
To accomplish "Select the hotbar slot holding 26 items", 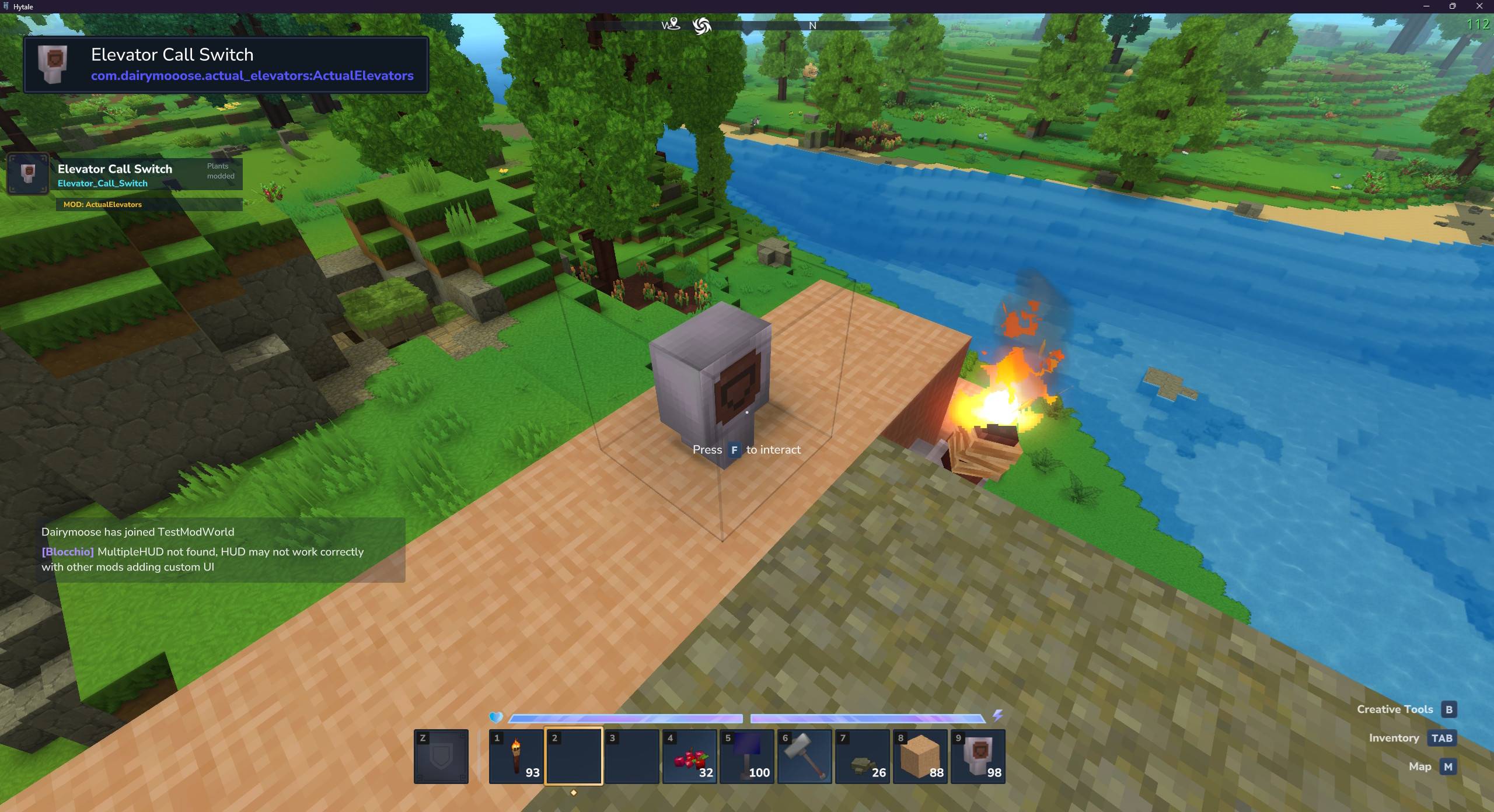I will (x=862, y=756).
